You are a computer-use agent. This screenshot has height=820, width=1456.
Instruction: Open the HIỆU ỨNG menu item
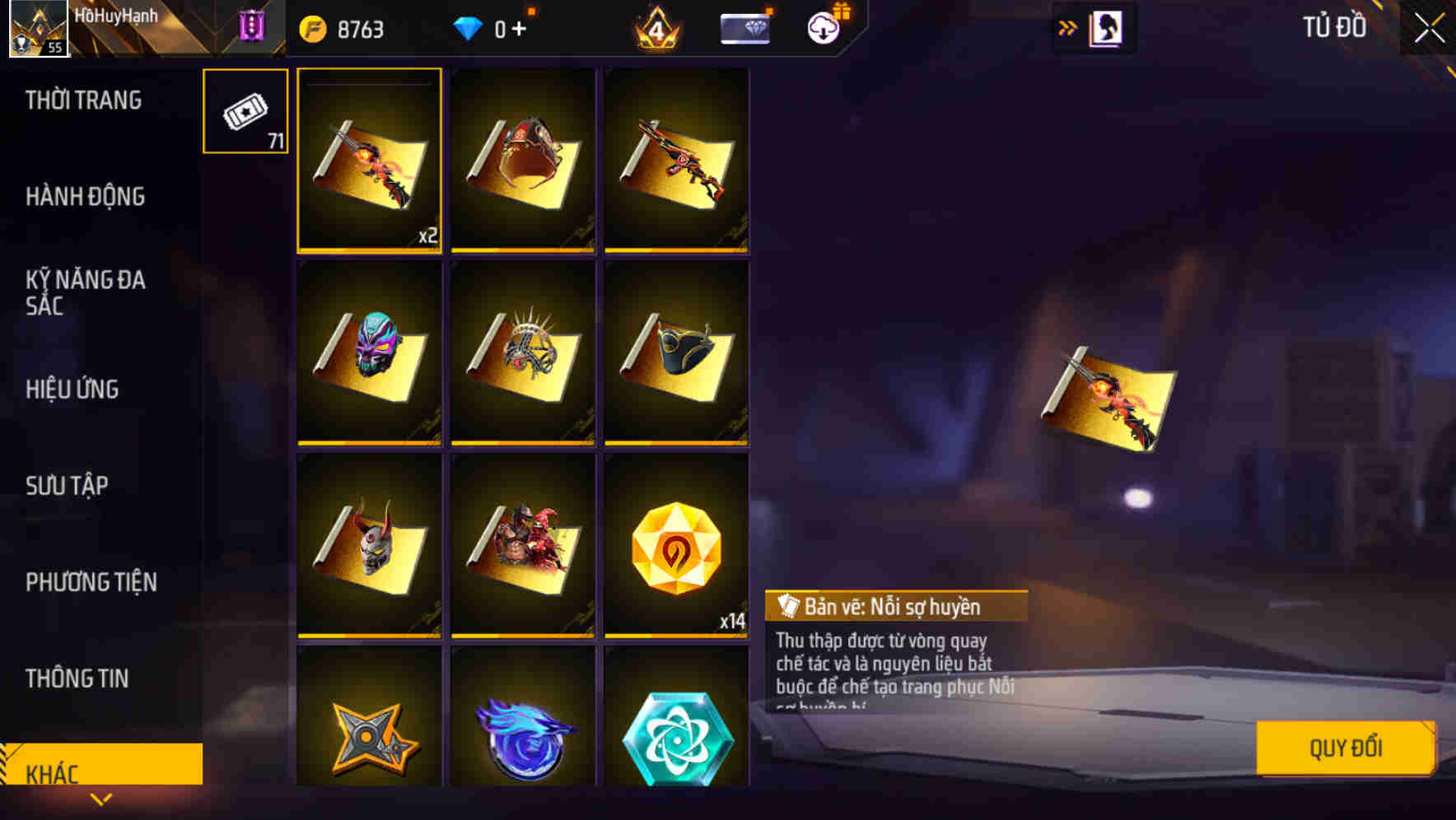click(70, 389)
